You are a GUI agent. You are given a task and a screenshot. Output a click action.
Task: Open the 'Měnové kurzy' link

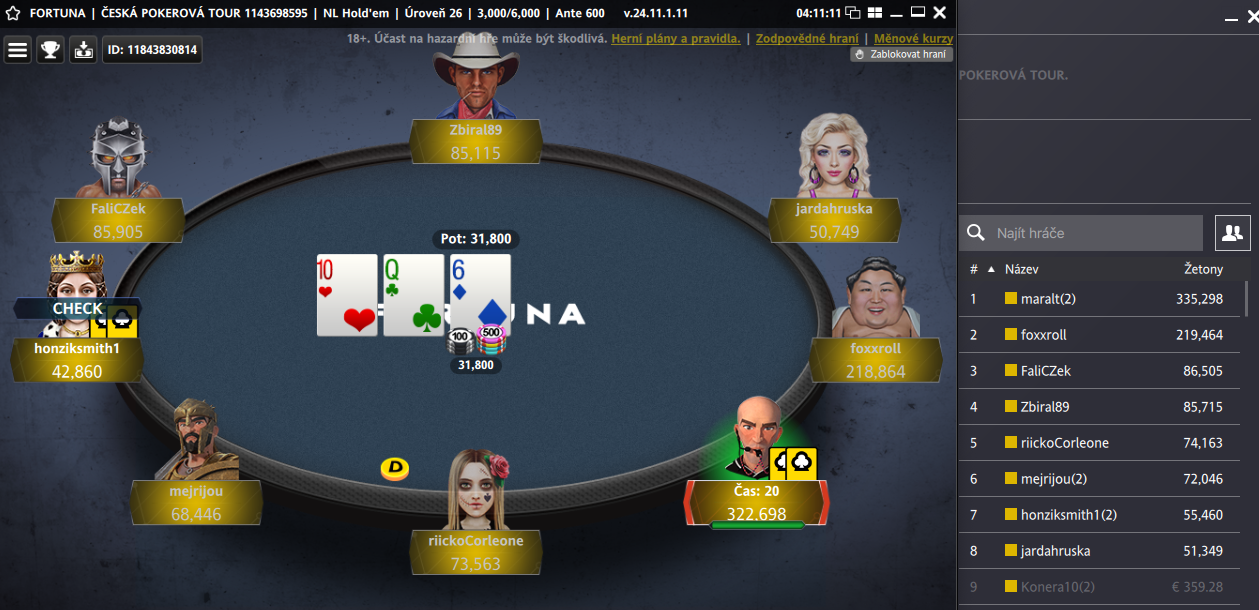913,39
